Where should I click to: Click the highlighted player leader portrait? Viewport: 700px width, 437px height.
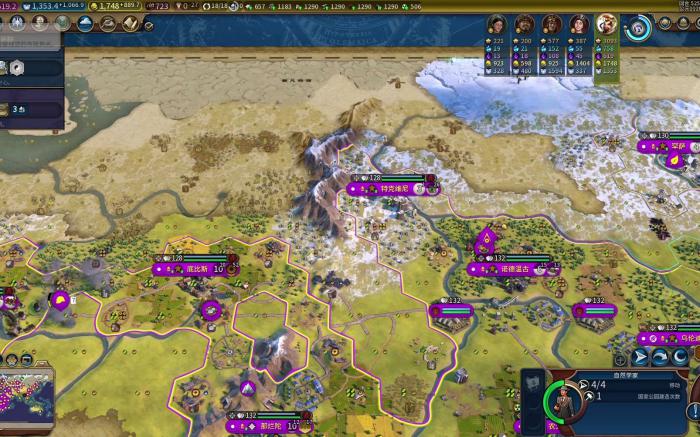click(606, 25)
